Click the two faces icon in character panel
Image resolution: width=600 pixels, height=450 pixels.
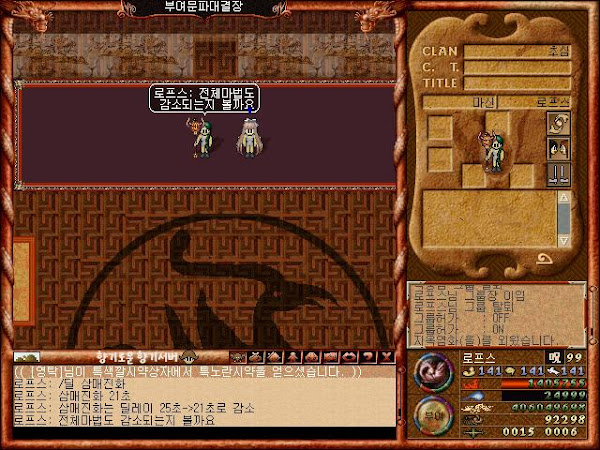(558, 149)
